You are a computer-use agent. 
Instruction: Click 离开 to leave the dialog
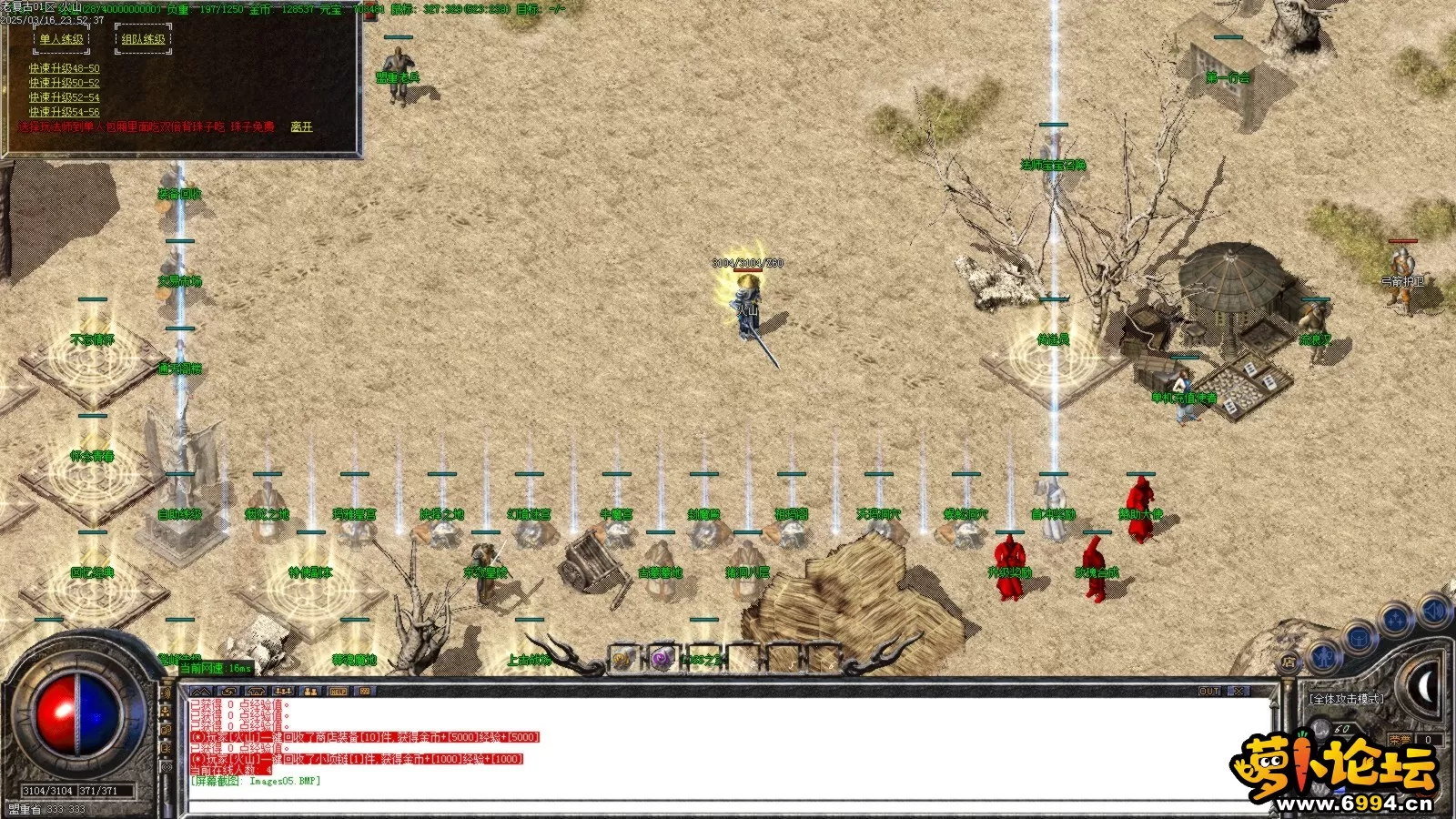pos(301,126)
